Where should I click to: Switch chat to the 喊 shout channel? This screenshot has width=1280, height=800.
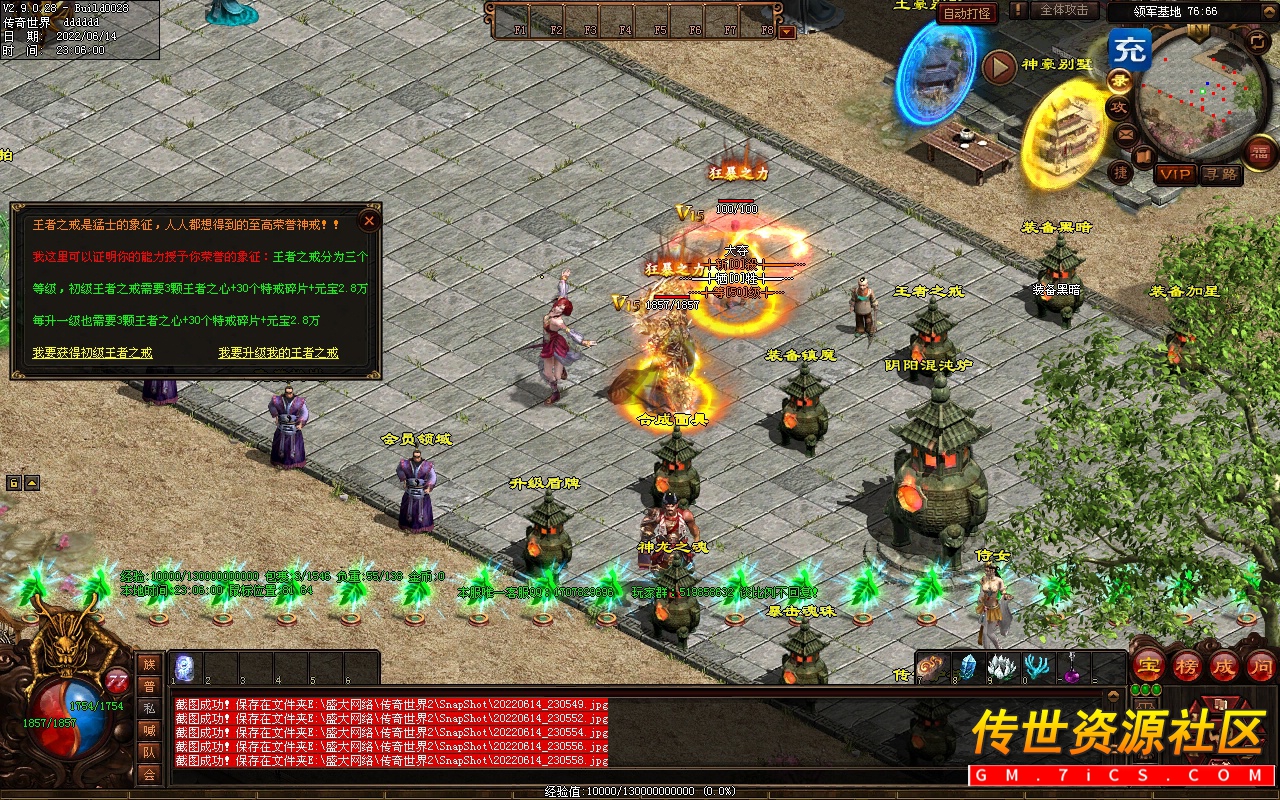[x=149, y=730]
